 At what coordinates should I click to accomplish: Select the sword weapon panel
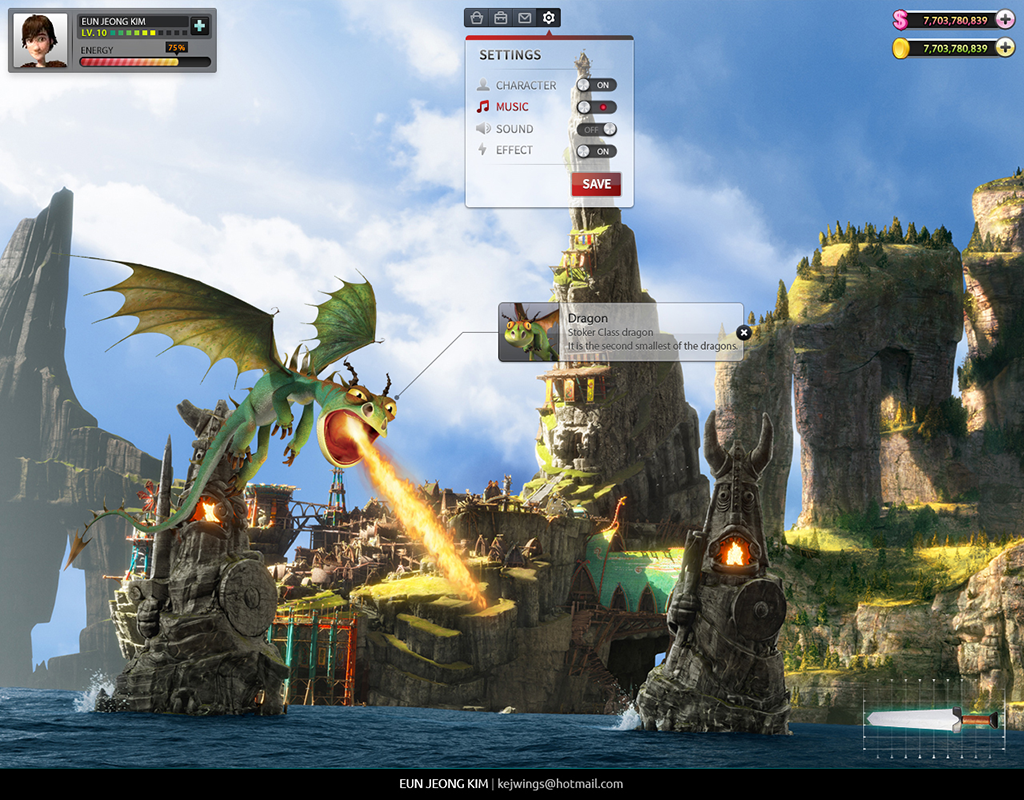[933, 718]
